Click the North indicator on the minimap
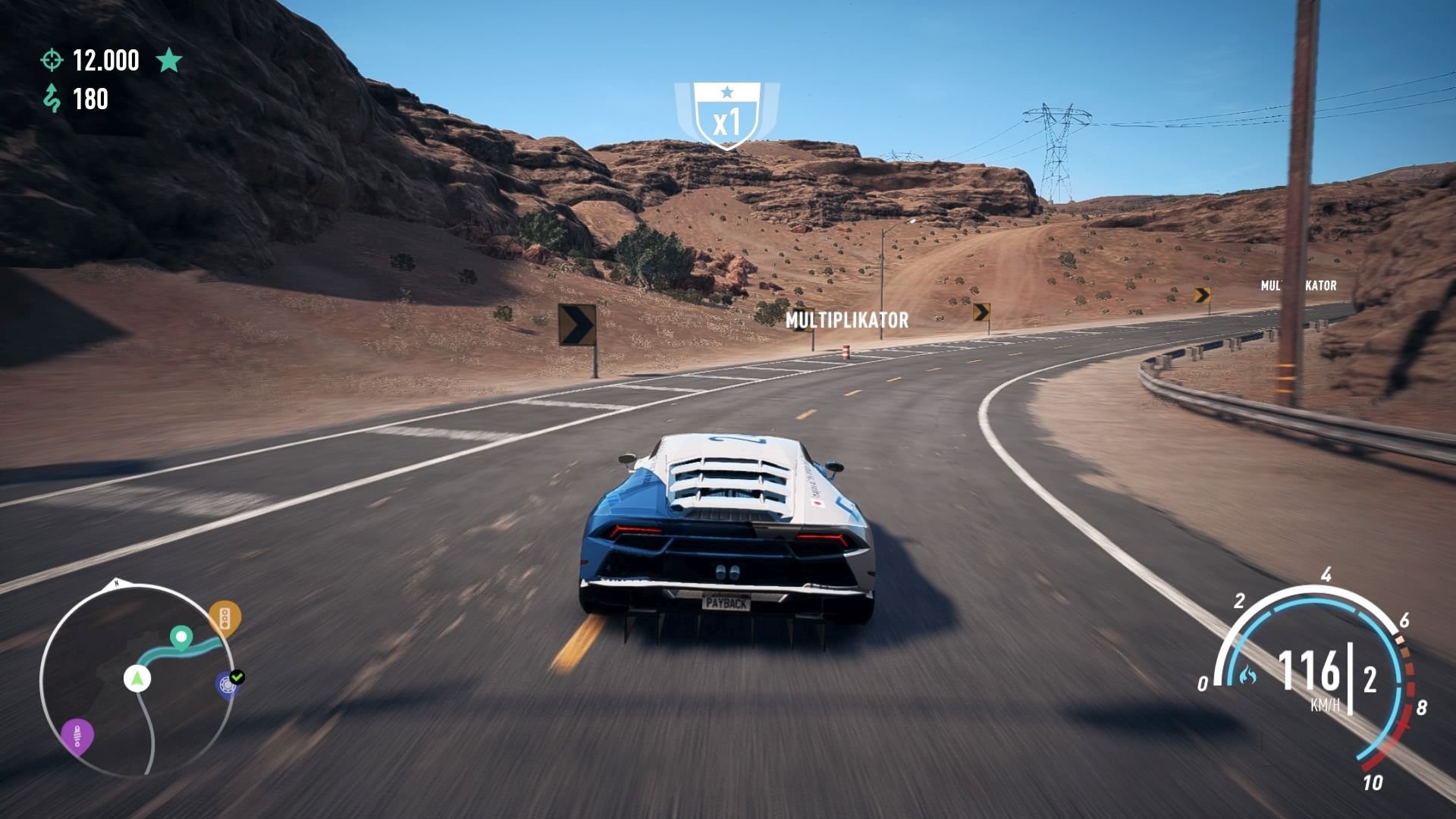The width and height of the screenshot is (1456, 819). point(116,582)
